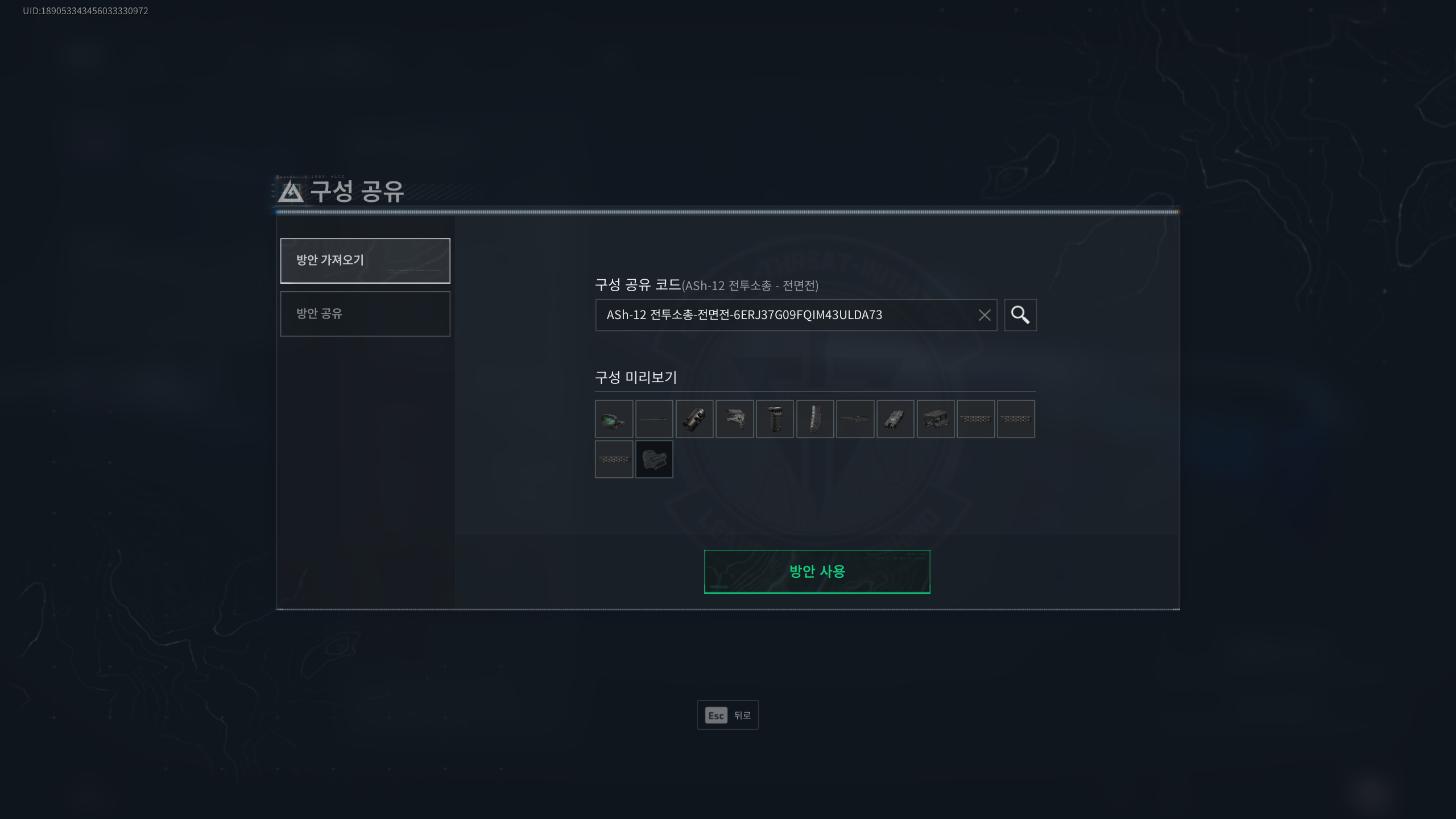Switch to the 방안 공유 tab

pos(365,313)
